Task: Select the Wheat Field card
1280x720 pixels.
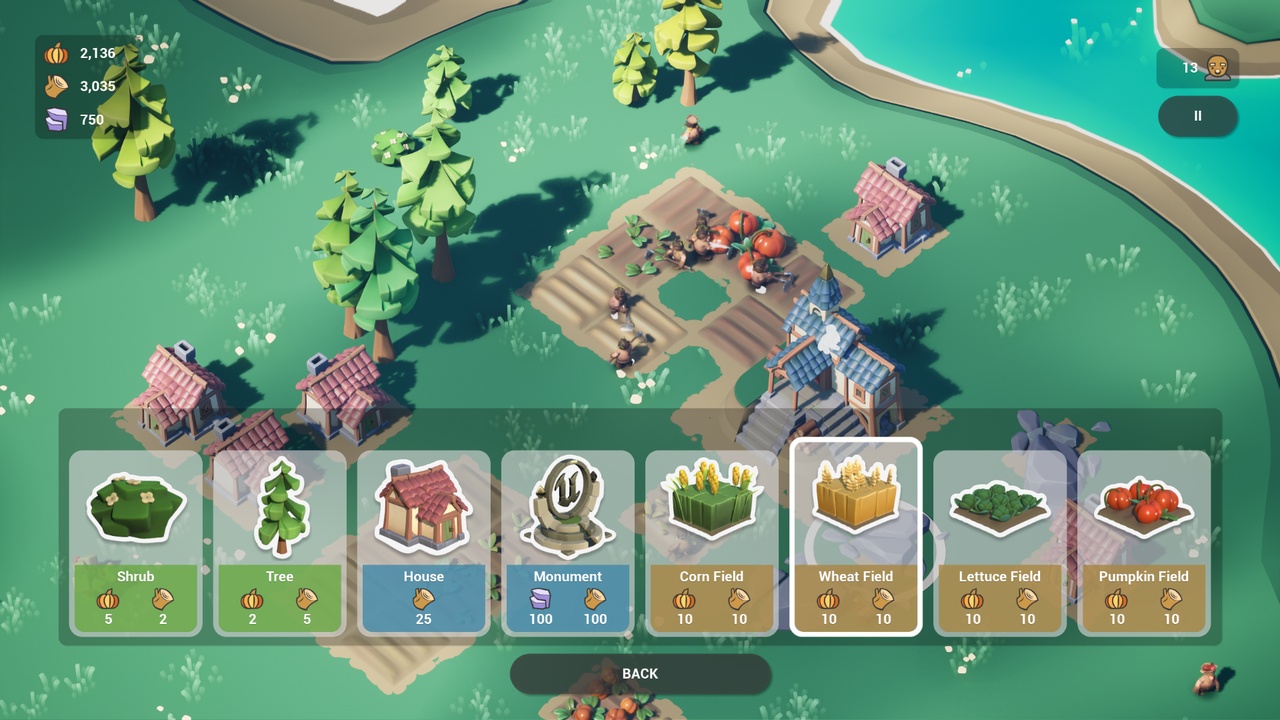Action: (x=855, y=538)
